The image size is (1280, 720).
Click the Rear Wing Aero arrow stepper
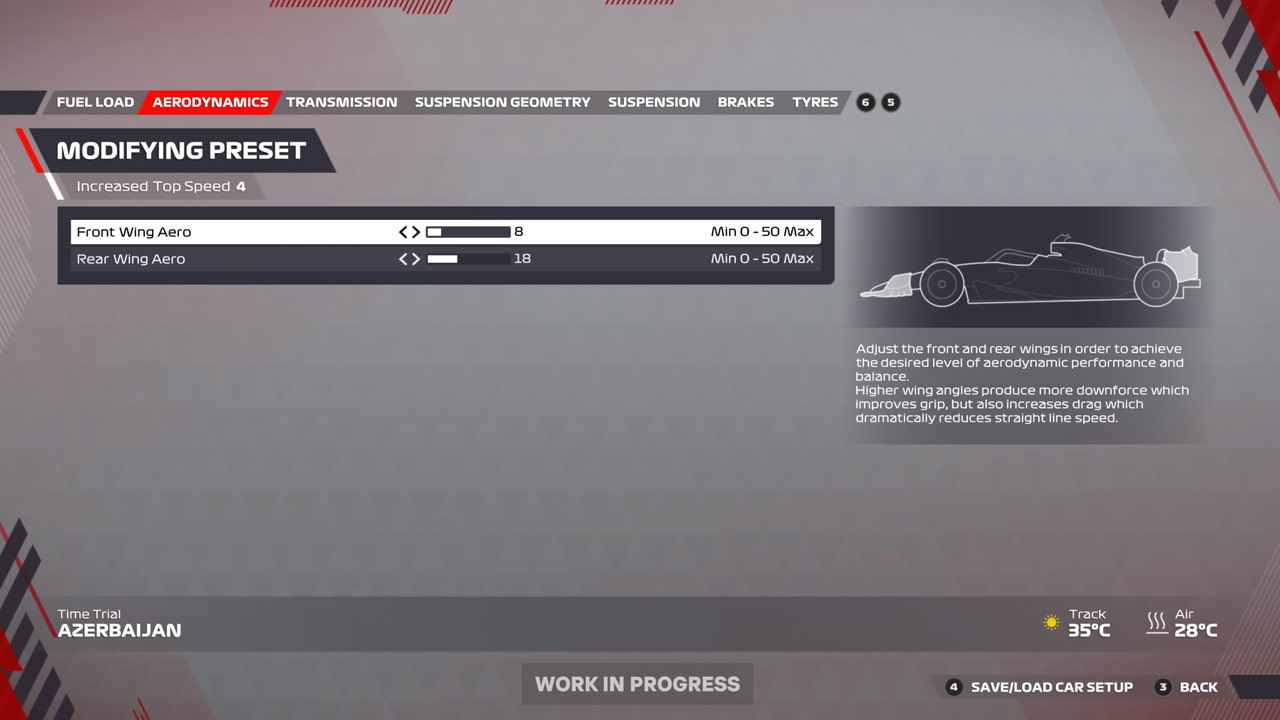409,259
